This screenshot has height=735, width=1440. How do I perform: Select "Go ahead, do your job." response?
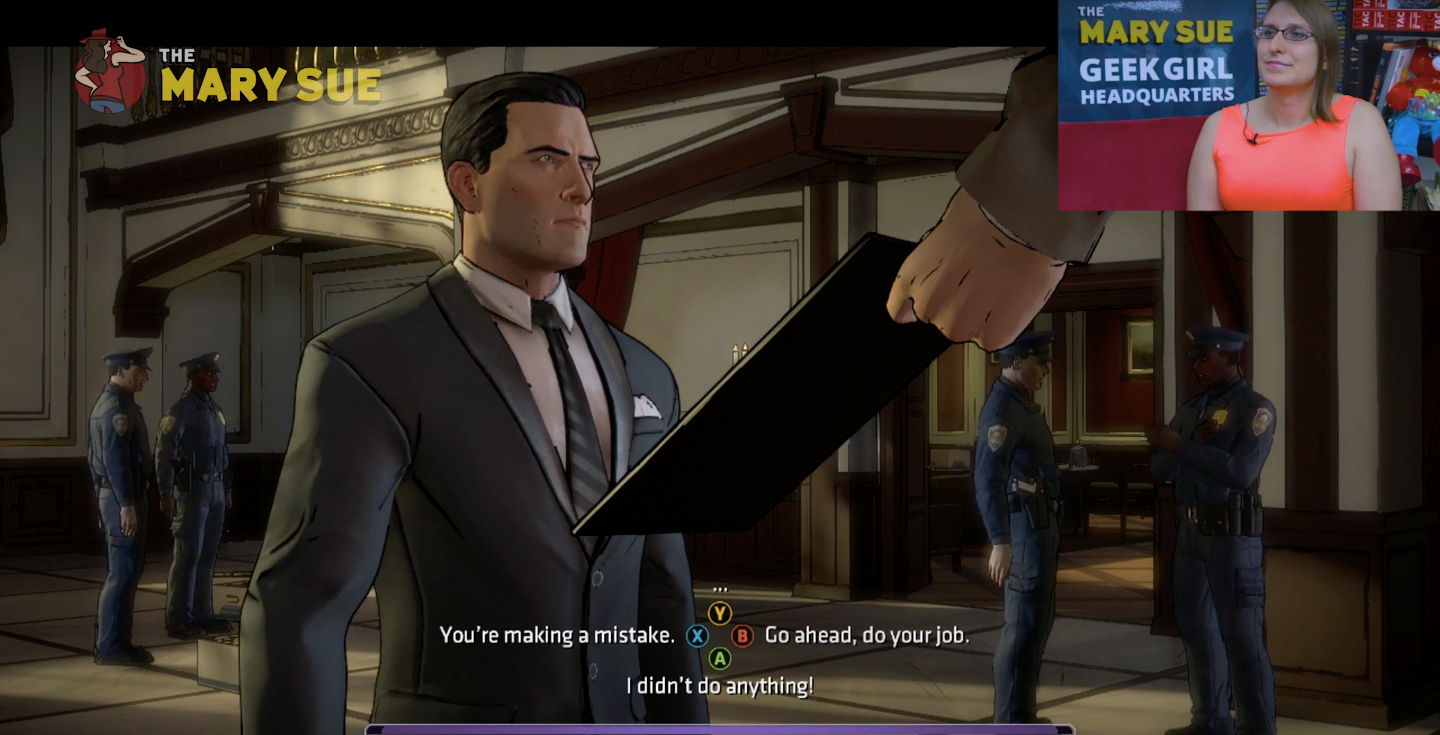tap(866, 635)
